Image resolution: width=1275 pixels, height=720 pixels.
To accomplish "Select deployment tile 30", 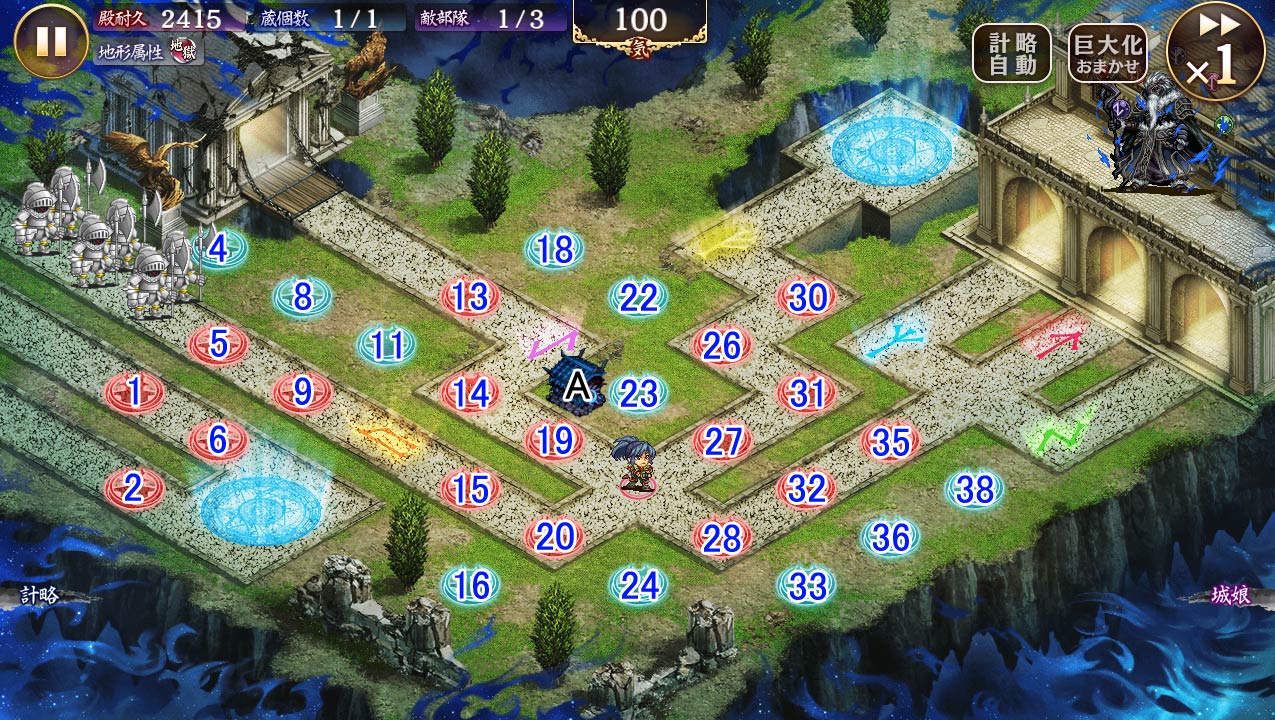I will pos(806,297).
